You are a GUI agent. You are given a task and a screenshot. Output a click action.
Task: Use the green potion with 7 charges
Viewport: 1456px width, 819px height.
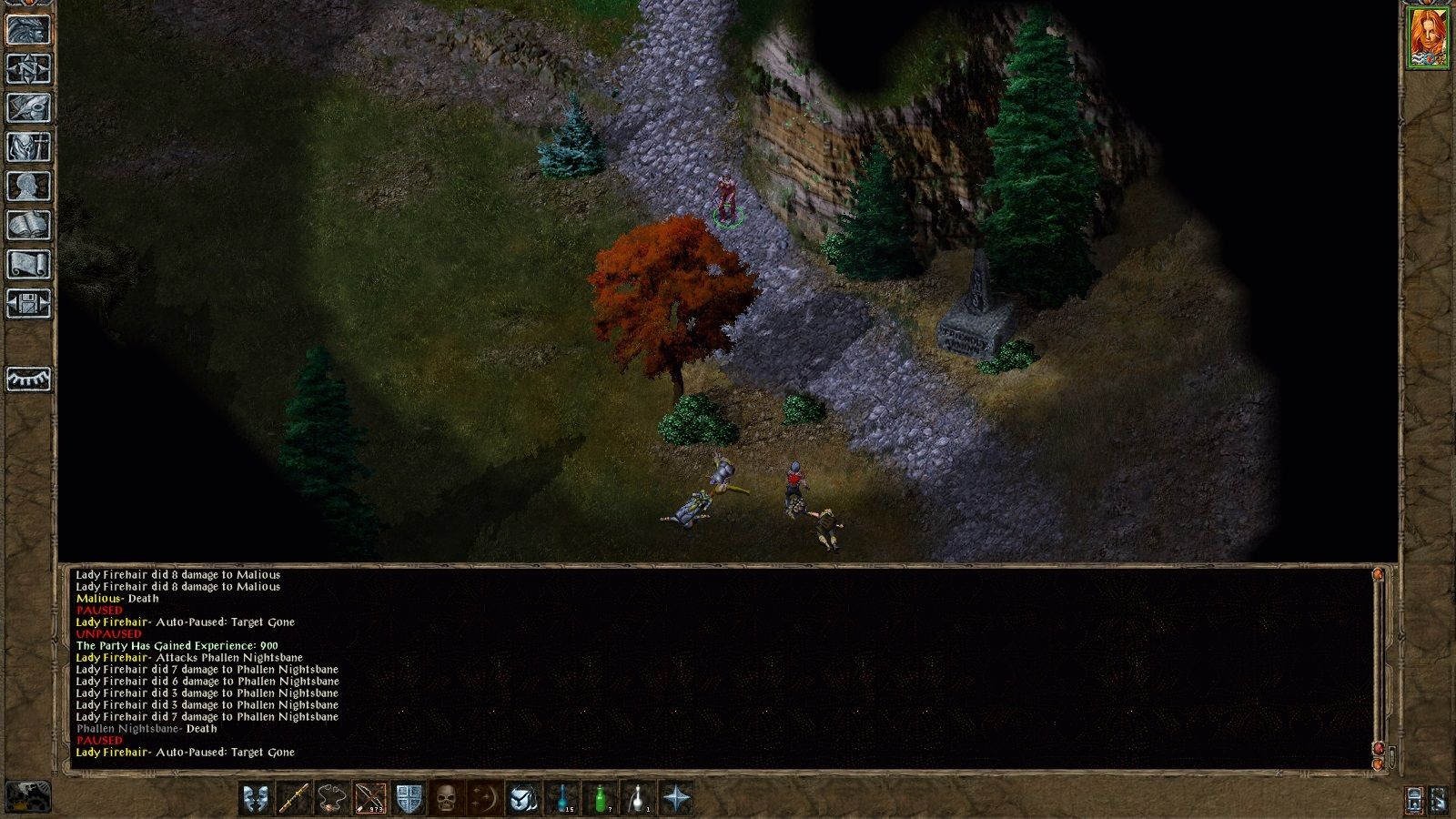600,799
